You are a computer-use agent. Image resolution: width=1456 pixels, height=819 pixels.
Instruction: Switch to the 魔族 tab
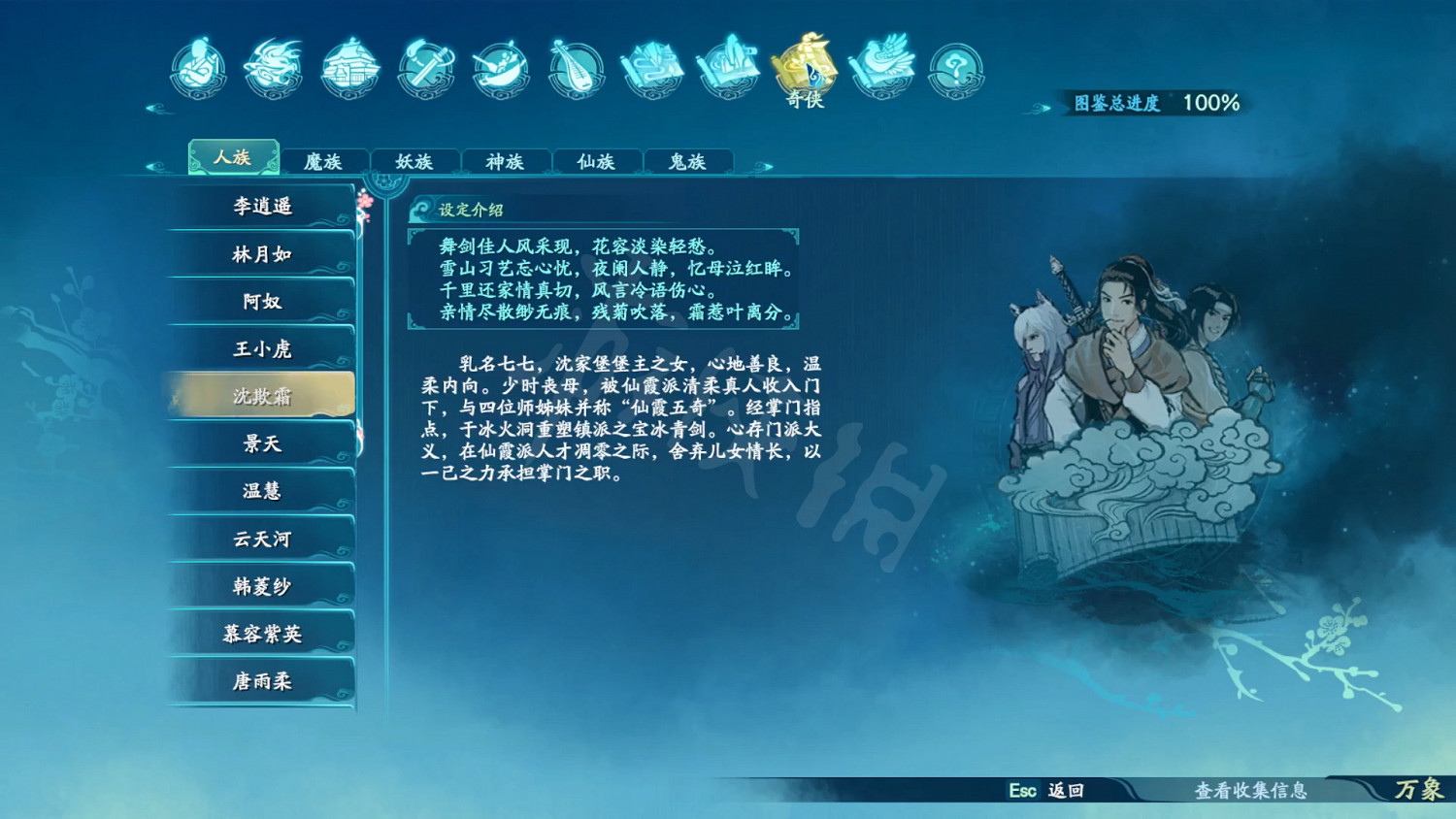[x=325, y=161]
